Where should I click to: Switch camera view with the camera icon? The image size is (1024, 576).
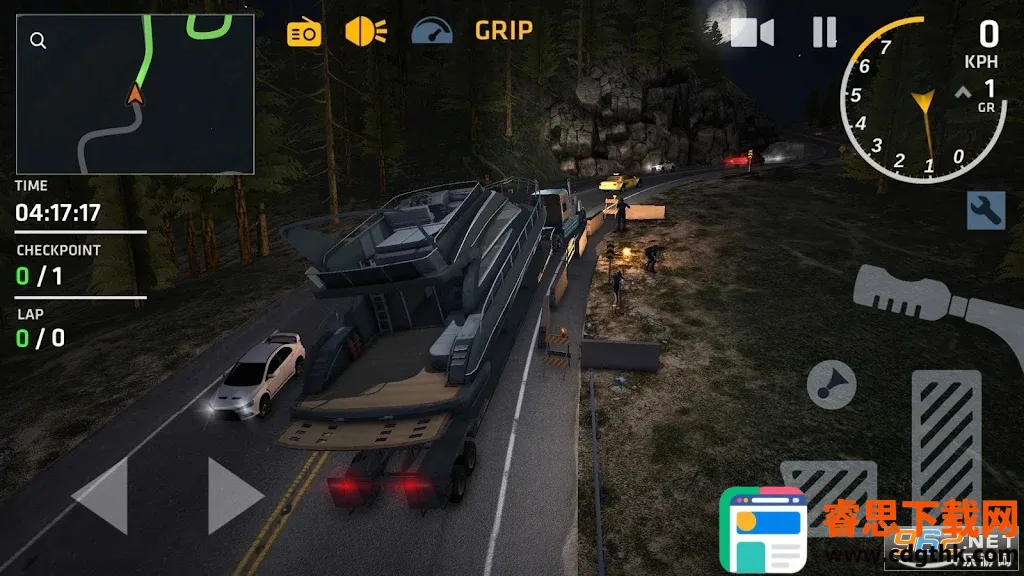coord(752,33)
